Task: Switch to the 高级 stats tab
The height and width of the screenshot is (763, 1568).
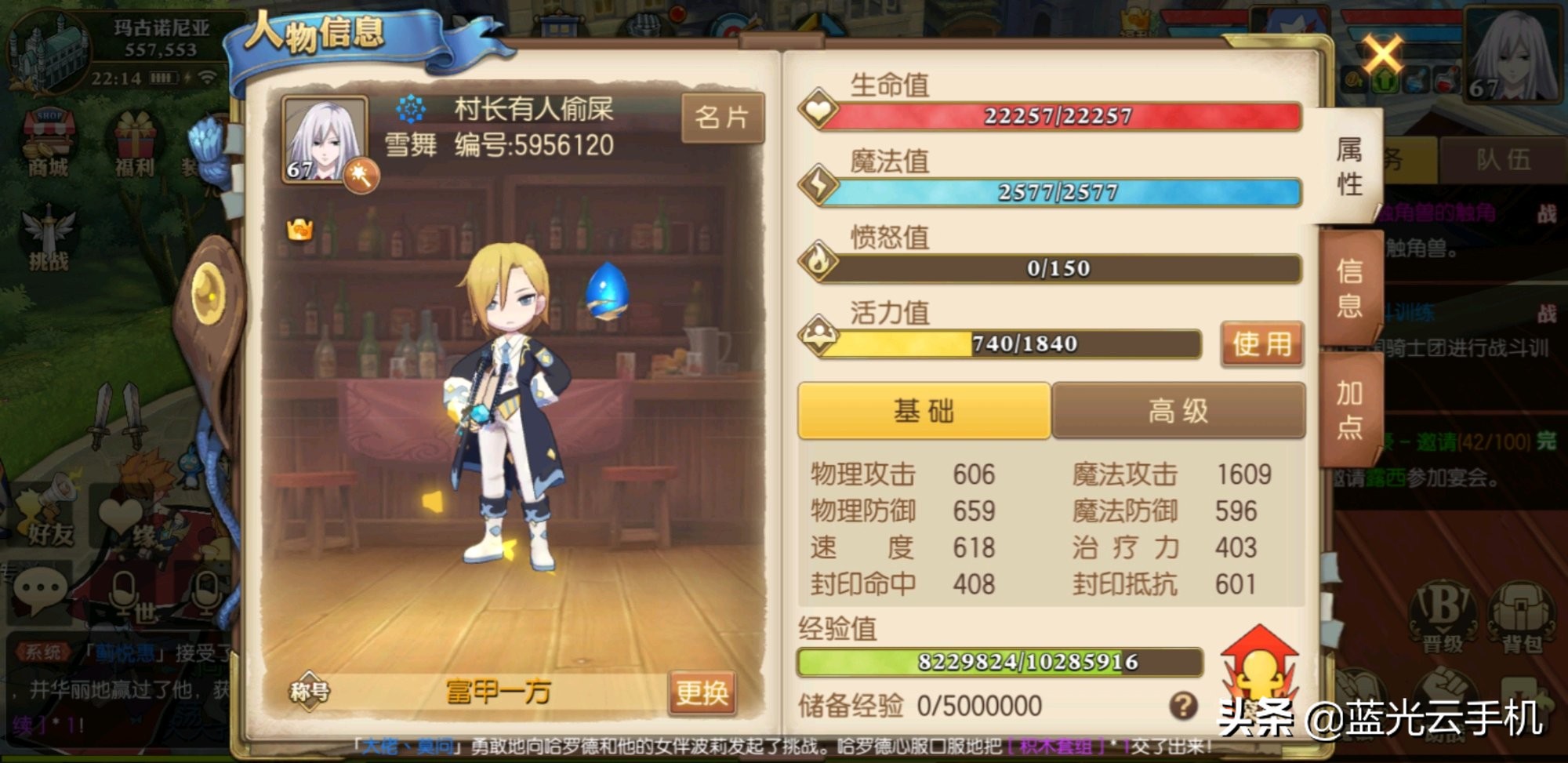Action: [x=1178, y=411]
